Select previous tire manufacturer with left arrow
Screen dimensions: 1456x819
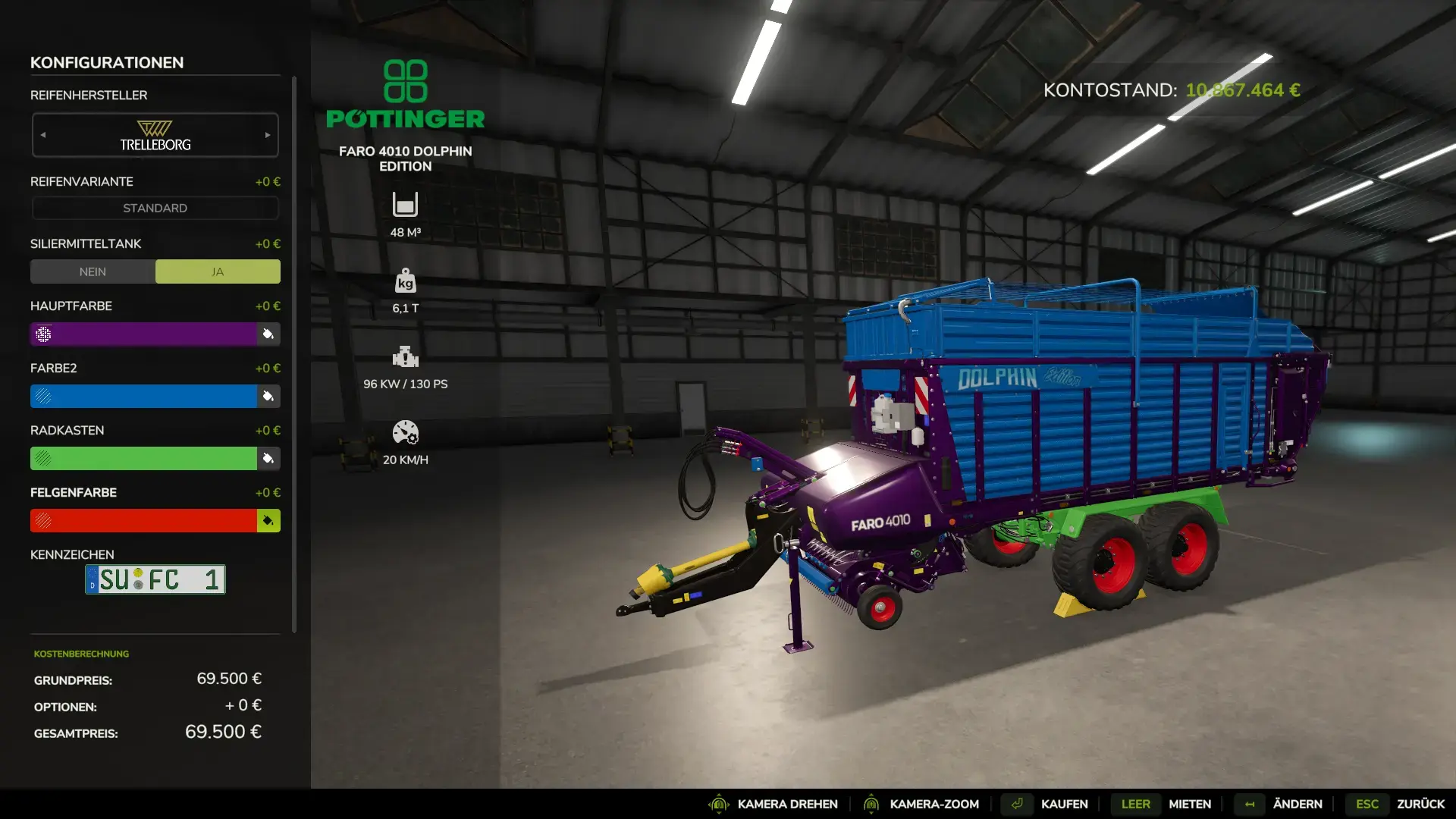(43, 135)
